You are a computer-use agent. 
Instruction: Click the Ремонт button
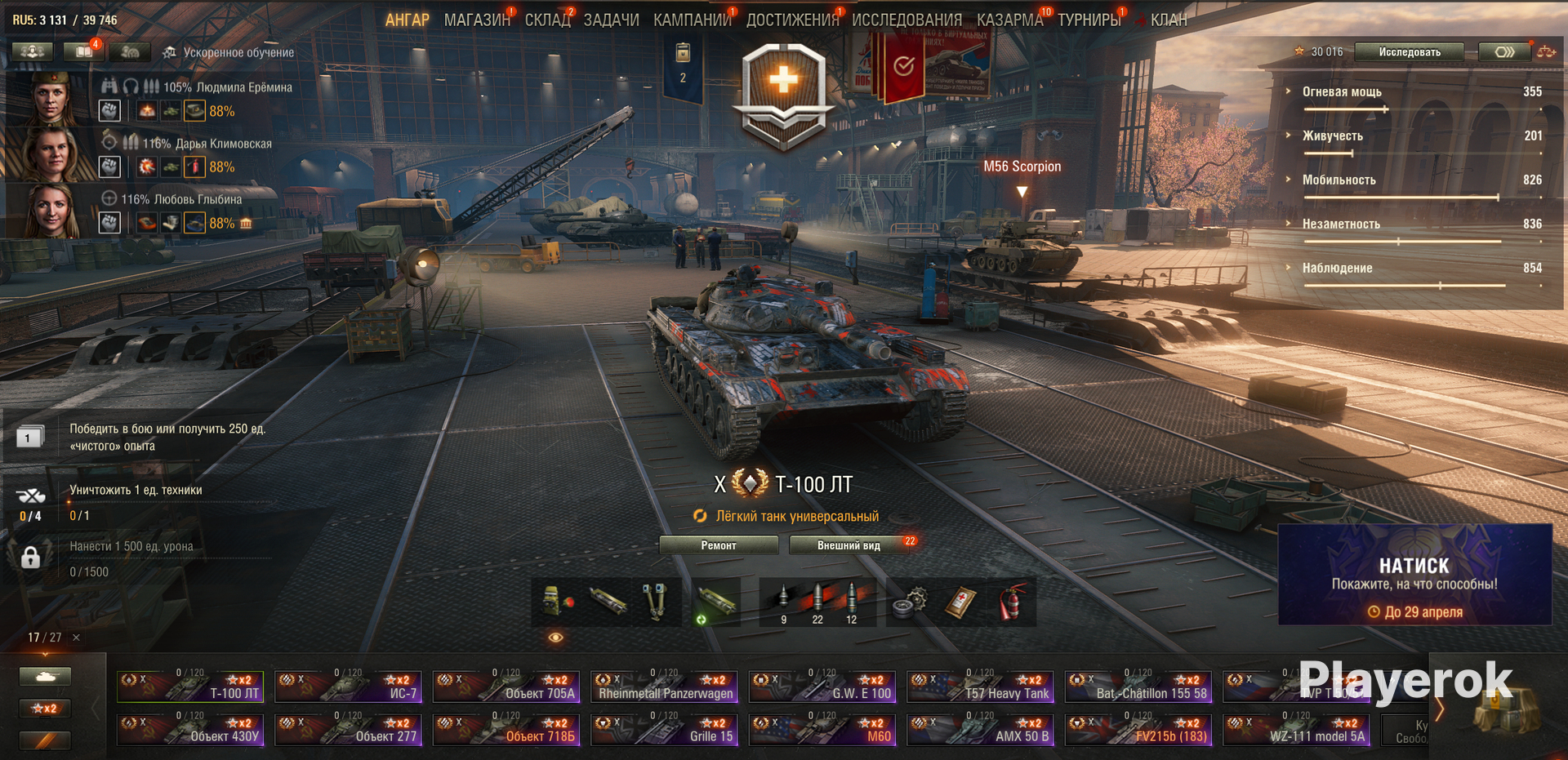(x=718, y=545)
